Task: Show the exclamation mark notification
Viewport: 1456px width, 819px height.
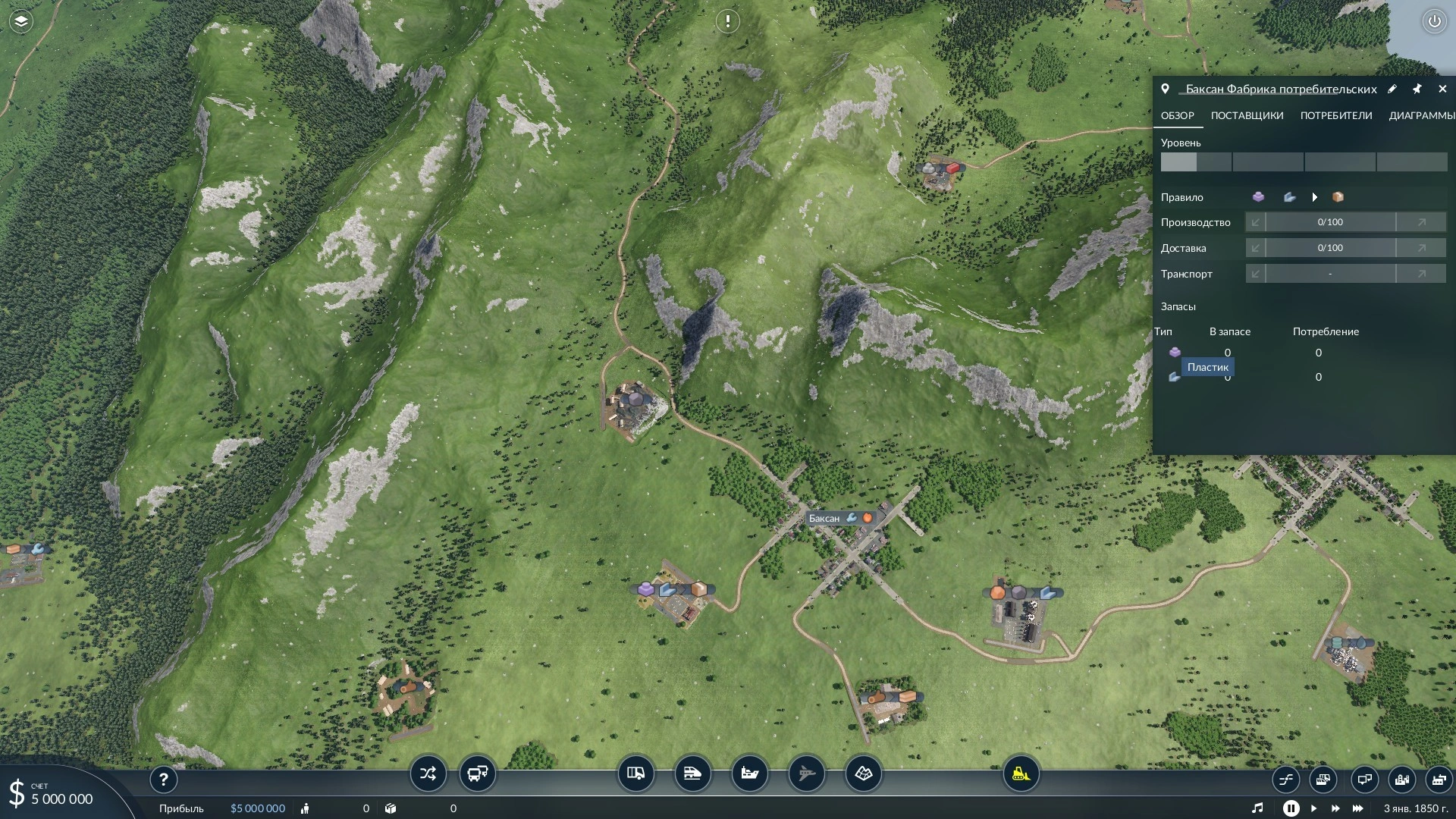Action: tap(728, 21)
